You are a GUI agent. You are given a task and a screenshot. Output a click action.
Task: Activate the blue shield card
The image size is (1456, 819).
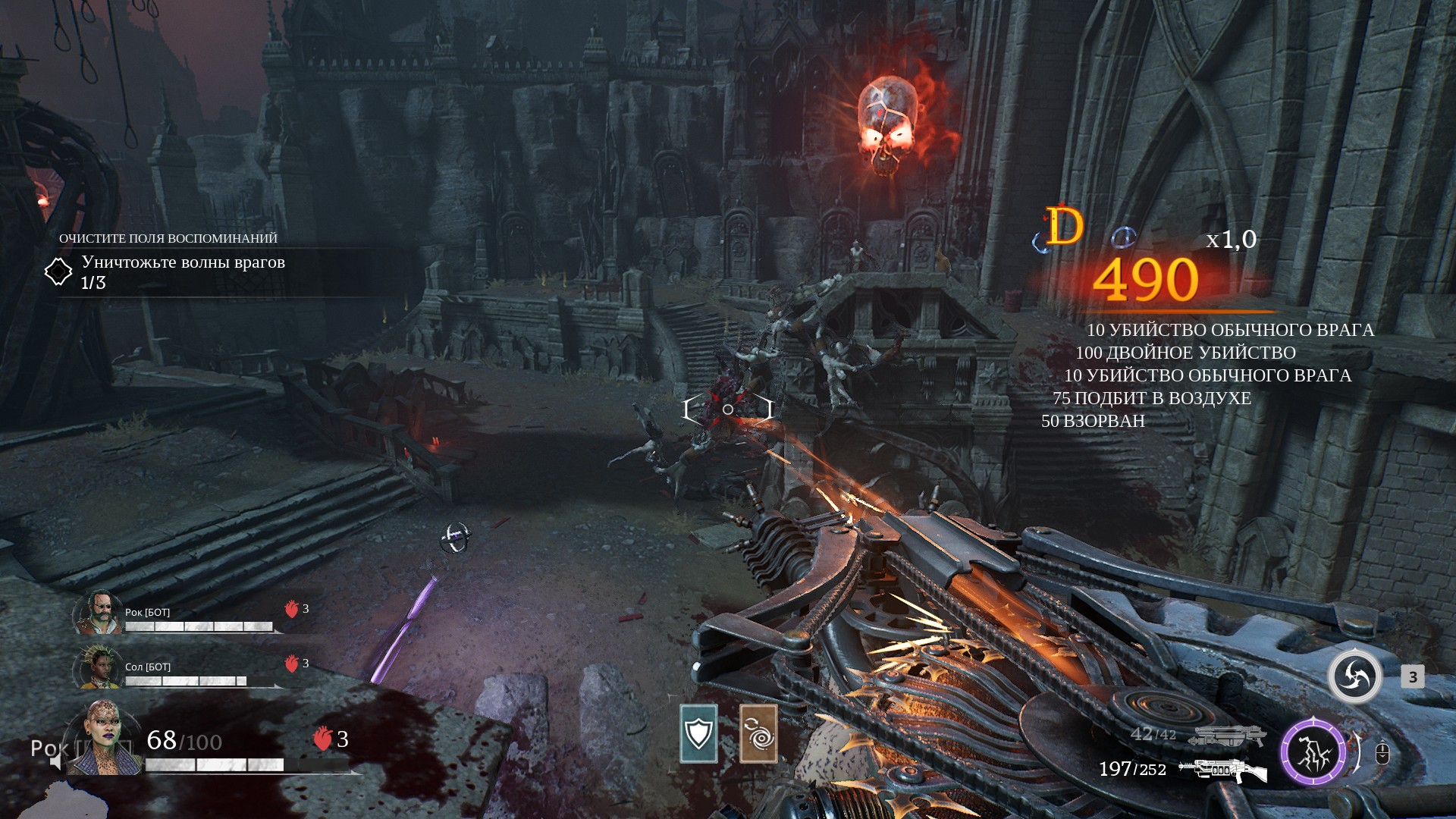click(x=698, y=733)
